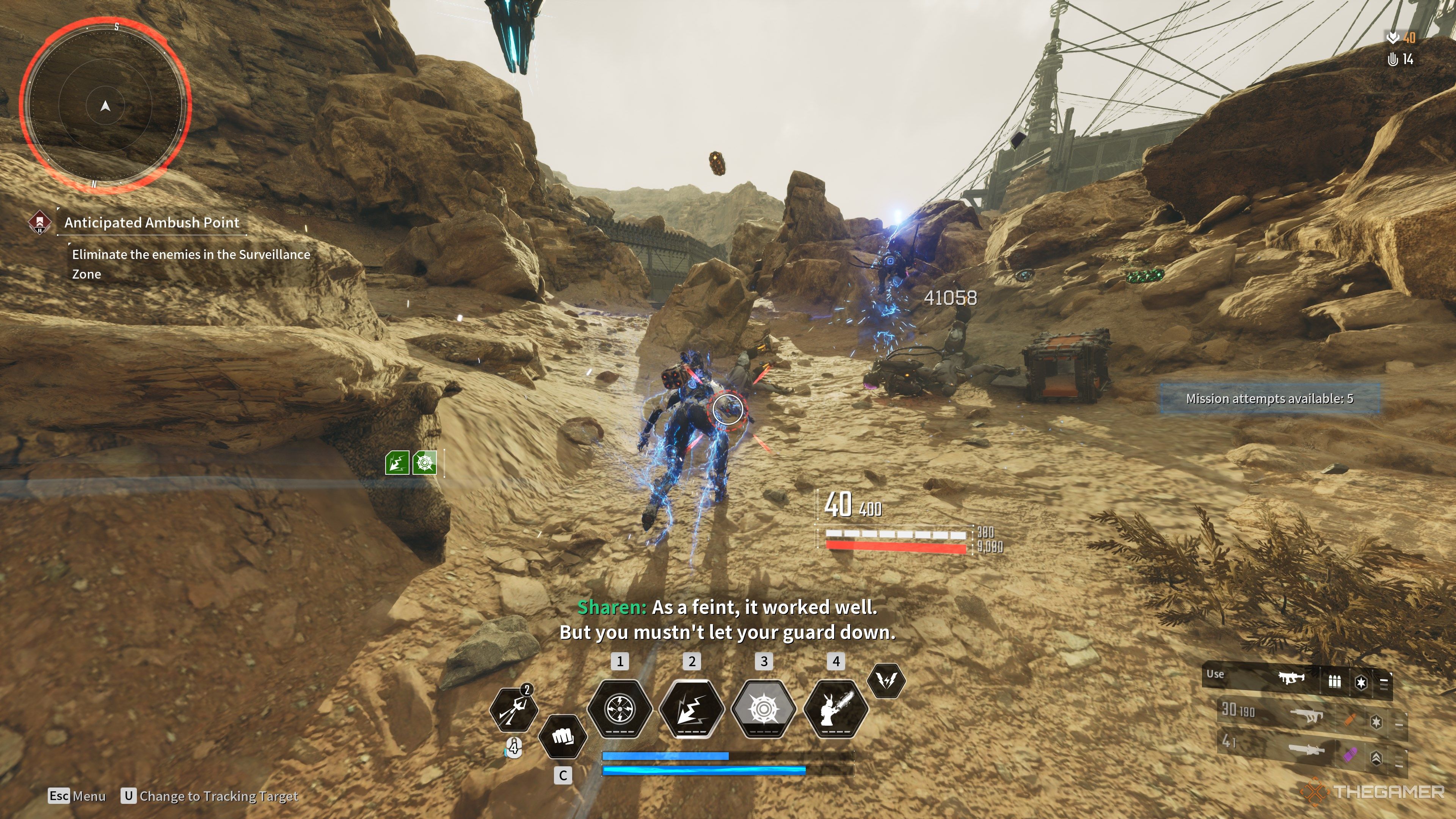Screen dimensions: 1456x819
Task: Use the lightning bolt arrow dash skill
Action: 692,709
